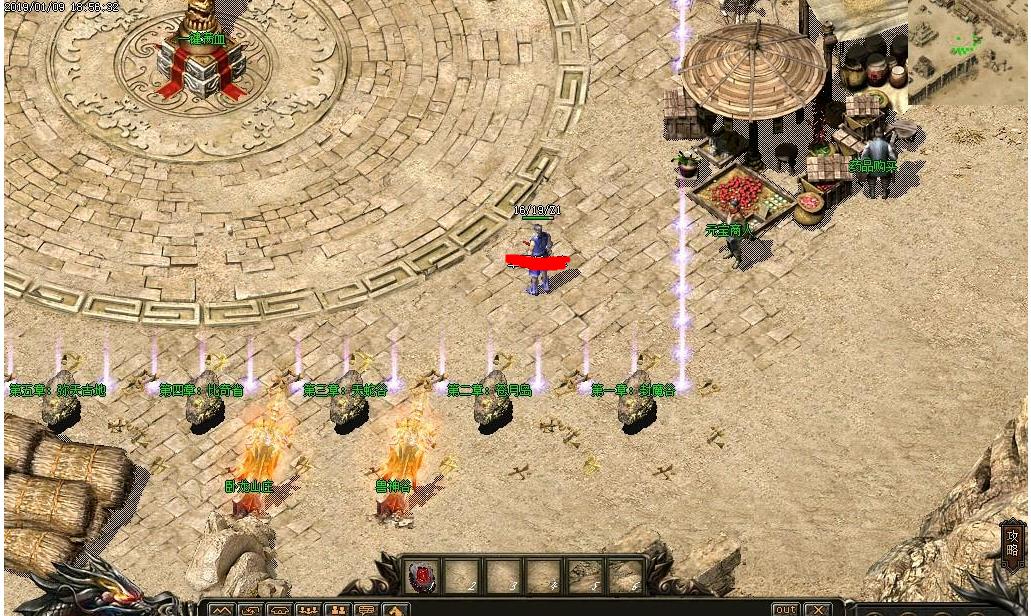Open the group icon showing three figures
This screenshot has height=616, width=1031.
[308, 610]
